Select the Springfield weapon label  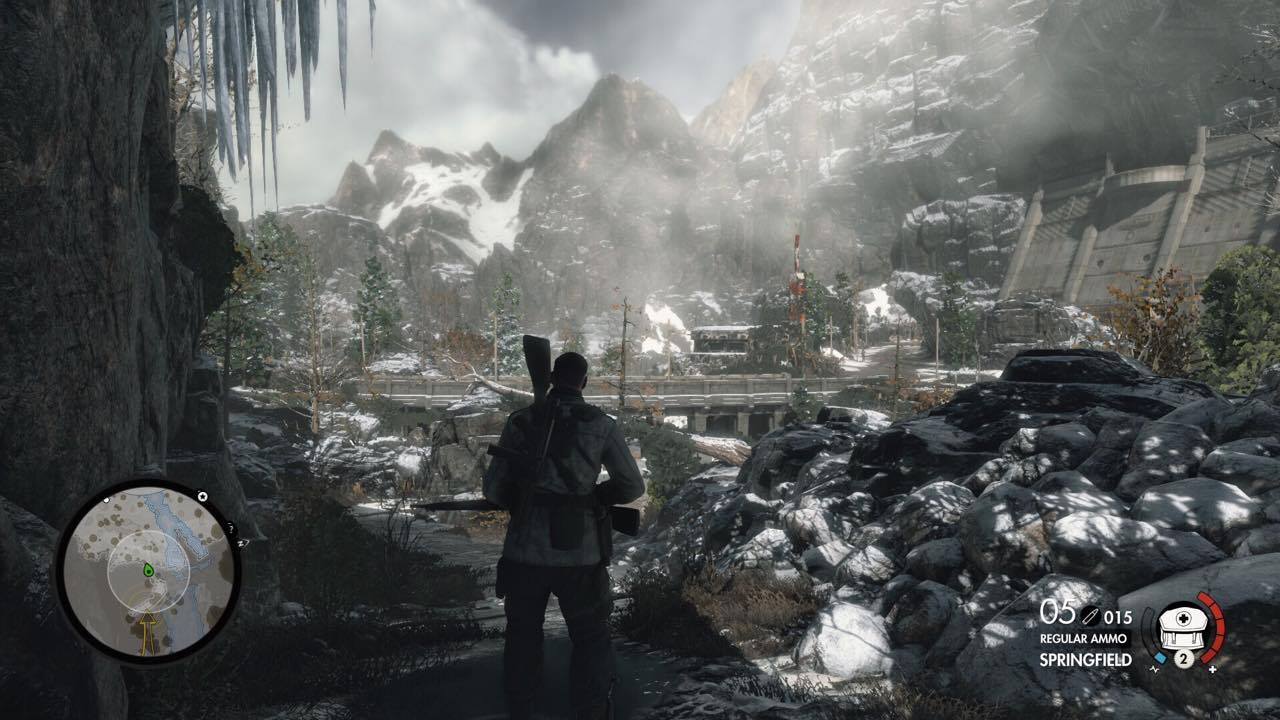[1085, 660]
